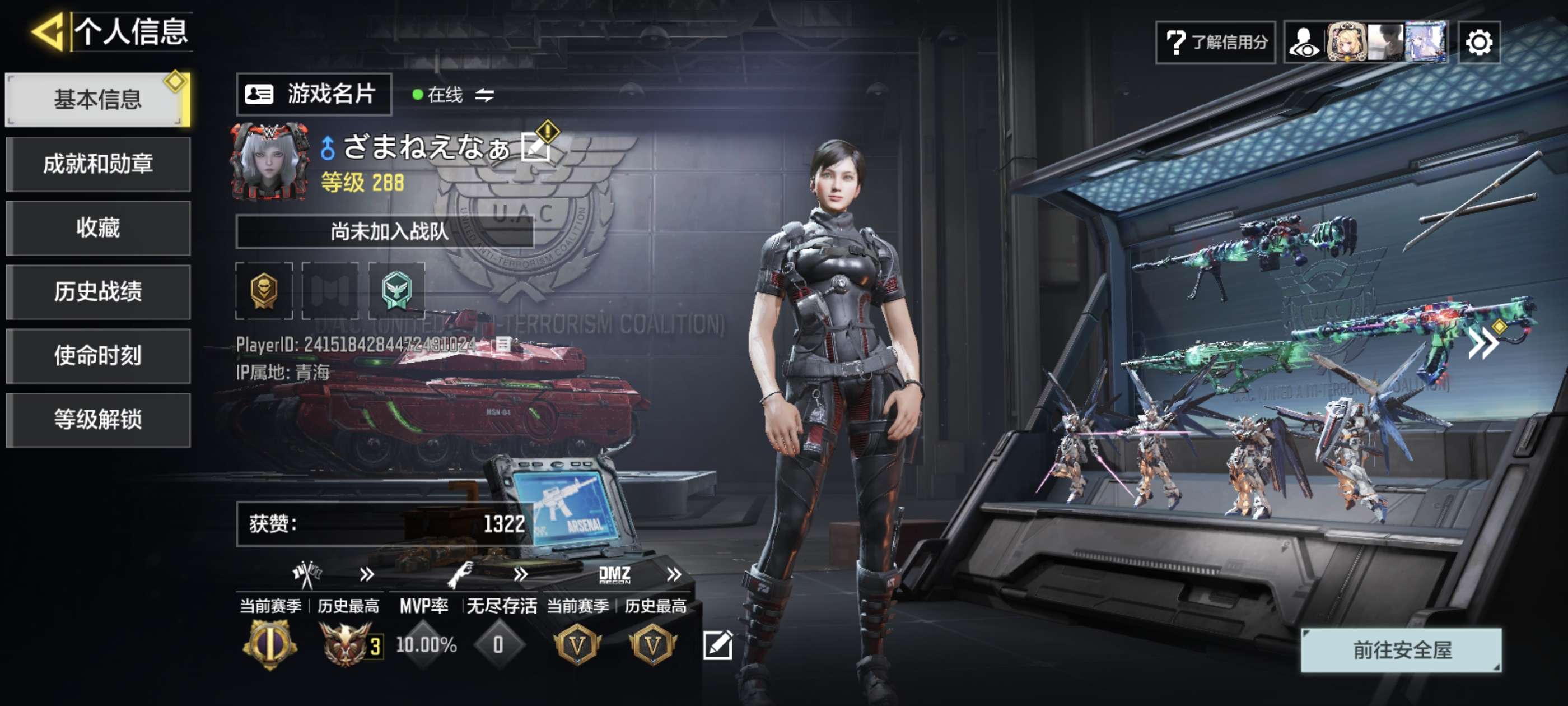Viewport: 1568px width, 706px height.
Task: Edit the displayed stats at the bottom
Action: point(717,645)
